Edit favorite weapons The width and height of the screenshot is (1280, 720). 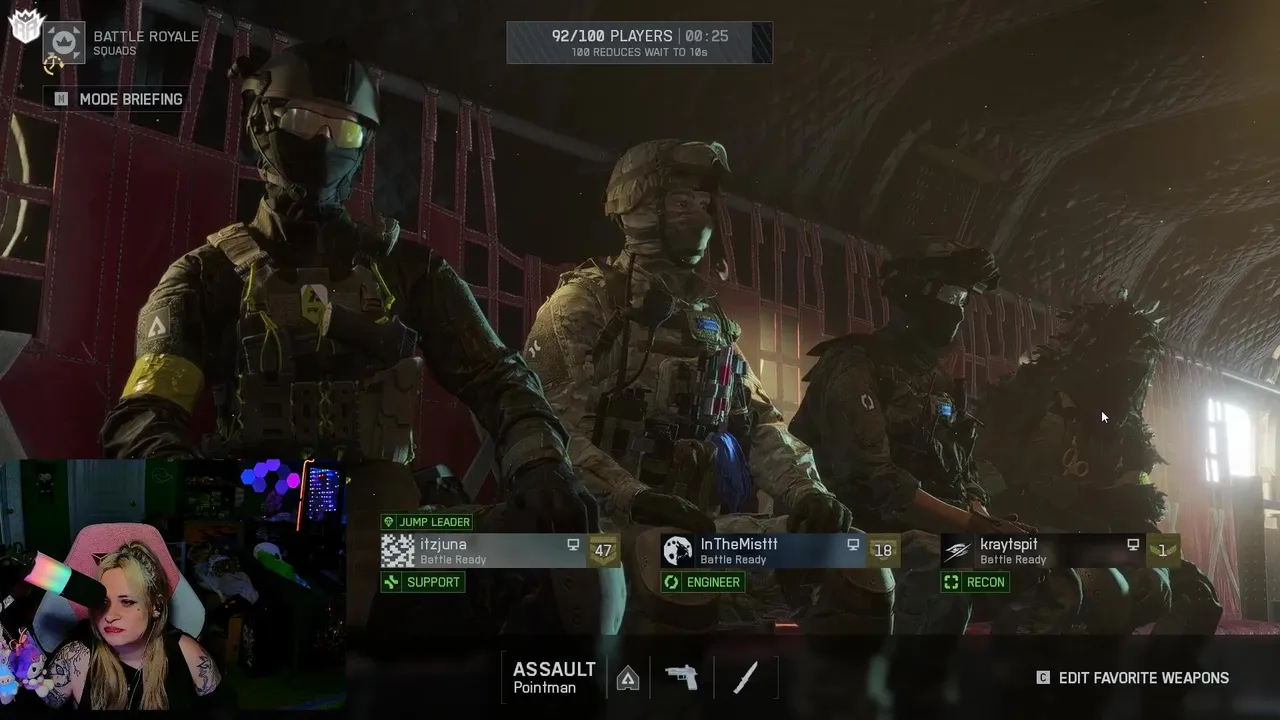tap(1133, 678)
